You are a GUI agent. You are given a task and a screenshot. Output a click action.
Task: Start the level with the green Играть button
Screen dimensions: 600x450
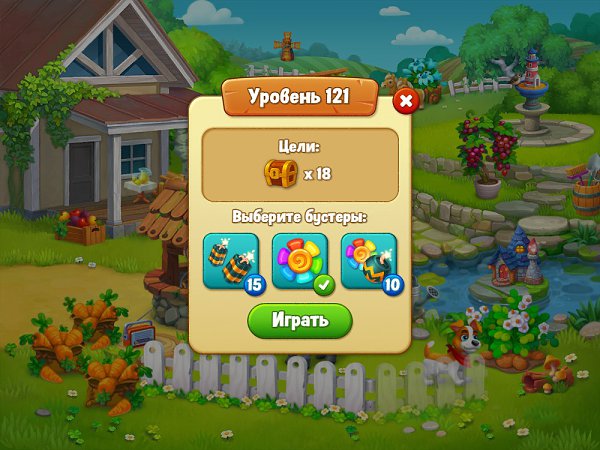(x=300, y=320)
